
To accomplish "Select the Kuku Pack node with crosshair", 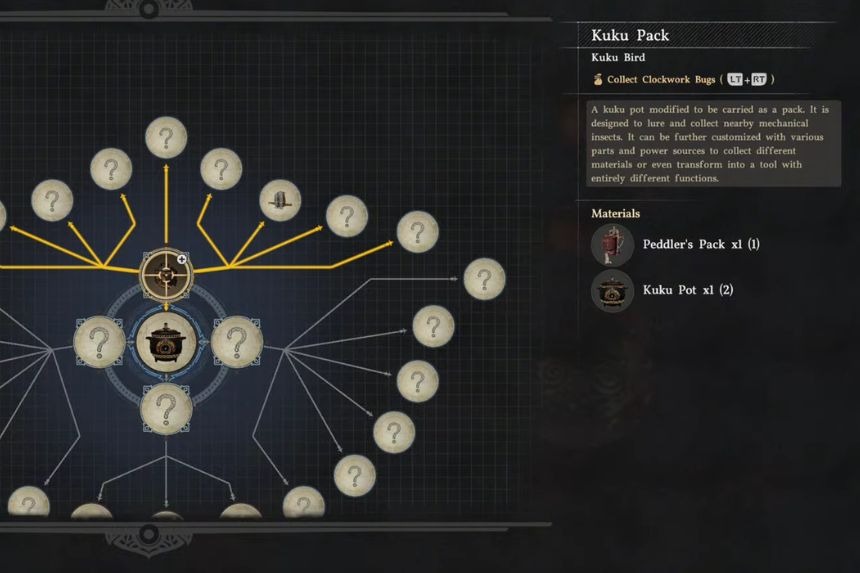I will tap(166, 273).
